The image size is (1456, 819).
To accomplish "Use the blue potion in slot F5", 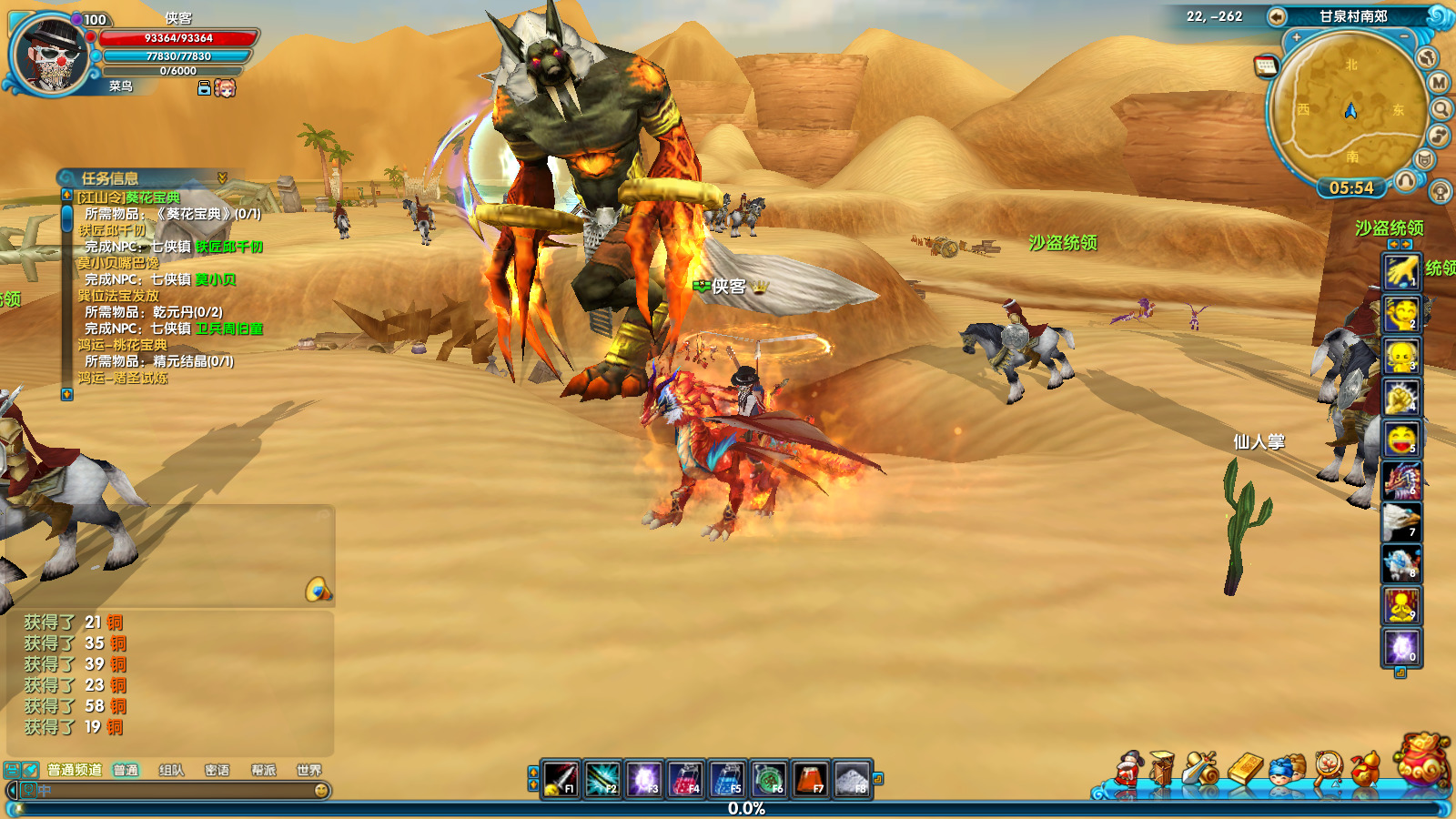I will point(727,779).
